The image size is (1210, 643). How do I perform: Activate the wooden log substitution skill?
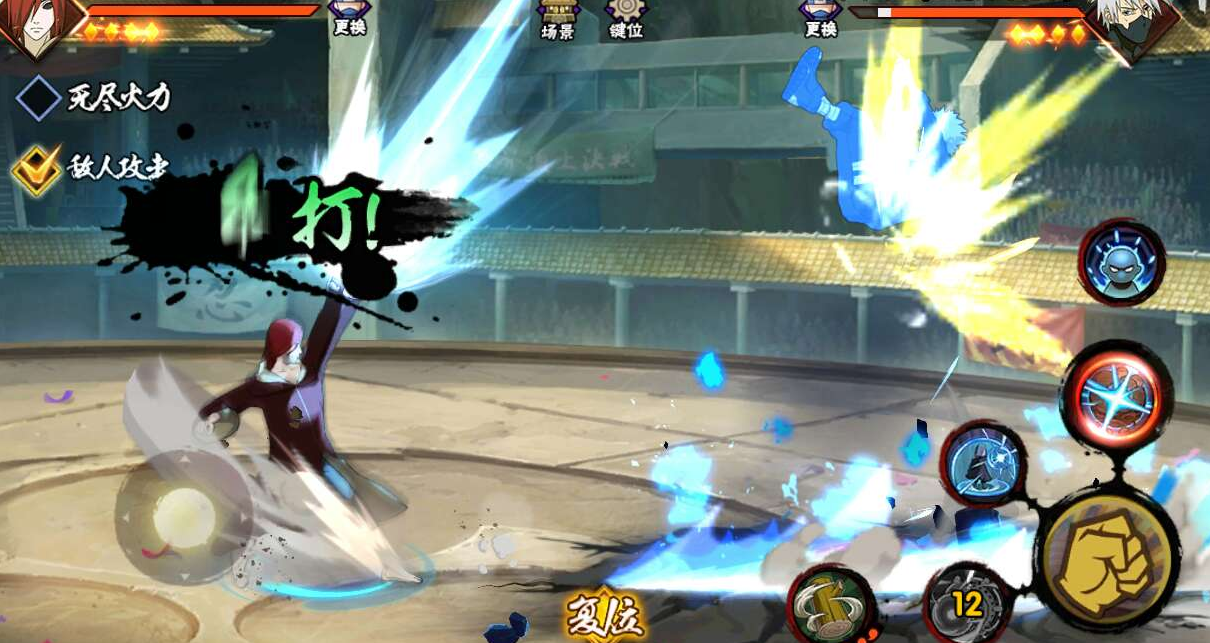coord(832,604)
